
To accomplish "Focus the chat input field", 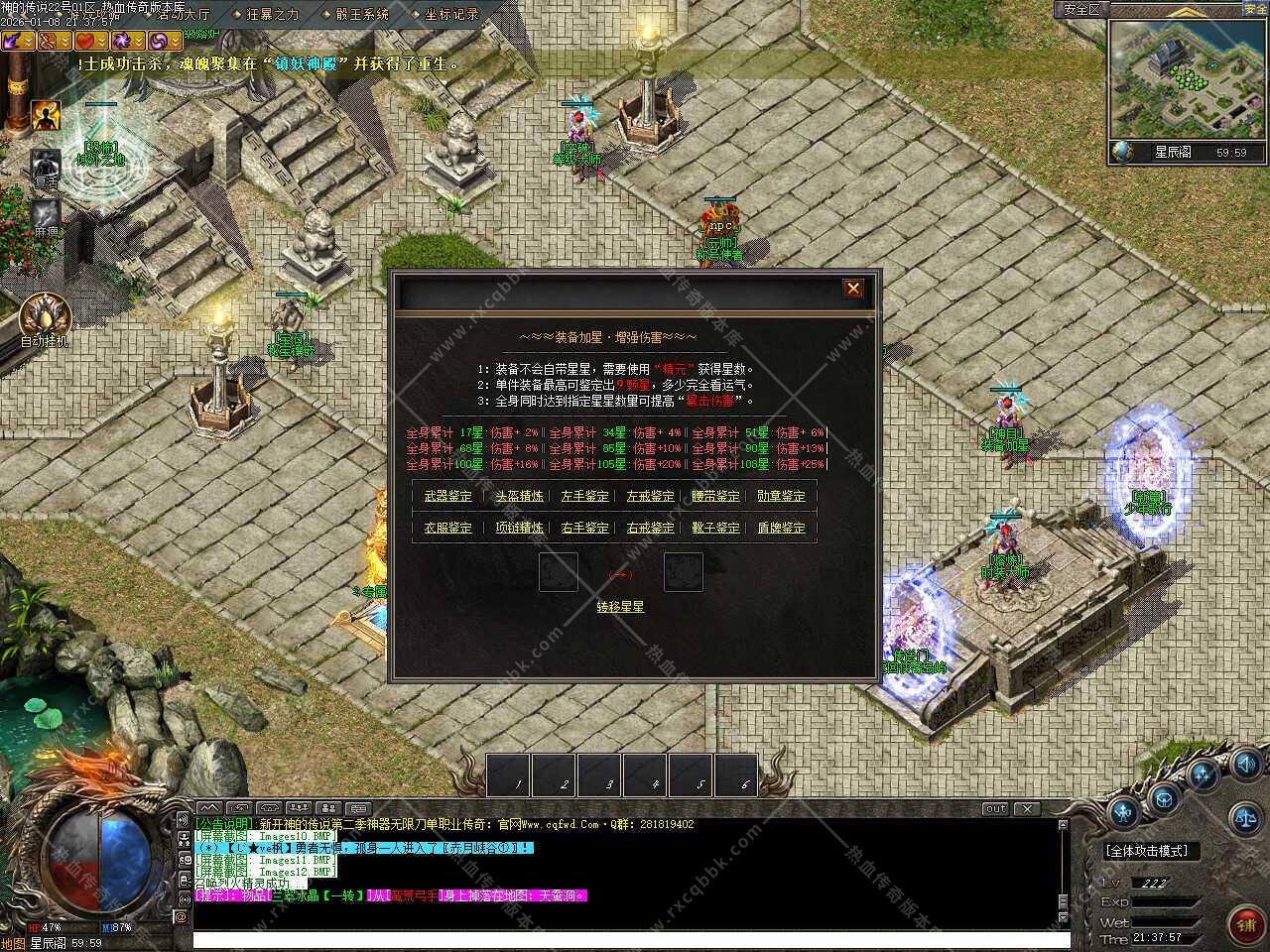I will pos(625,940).
